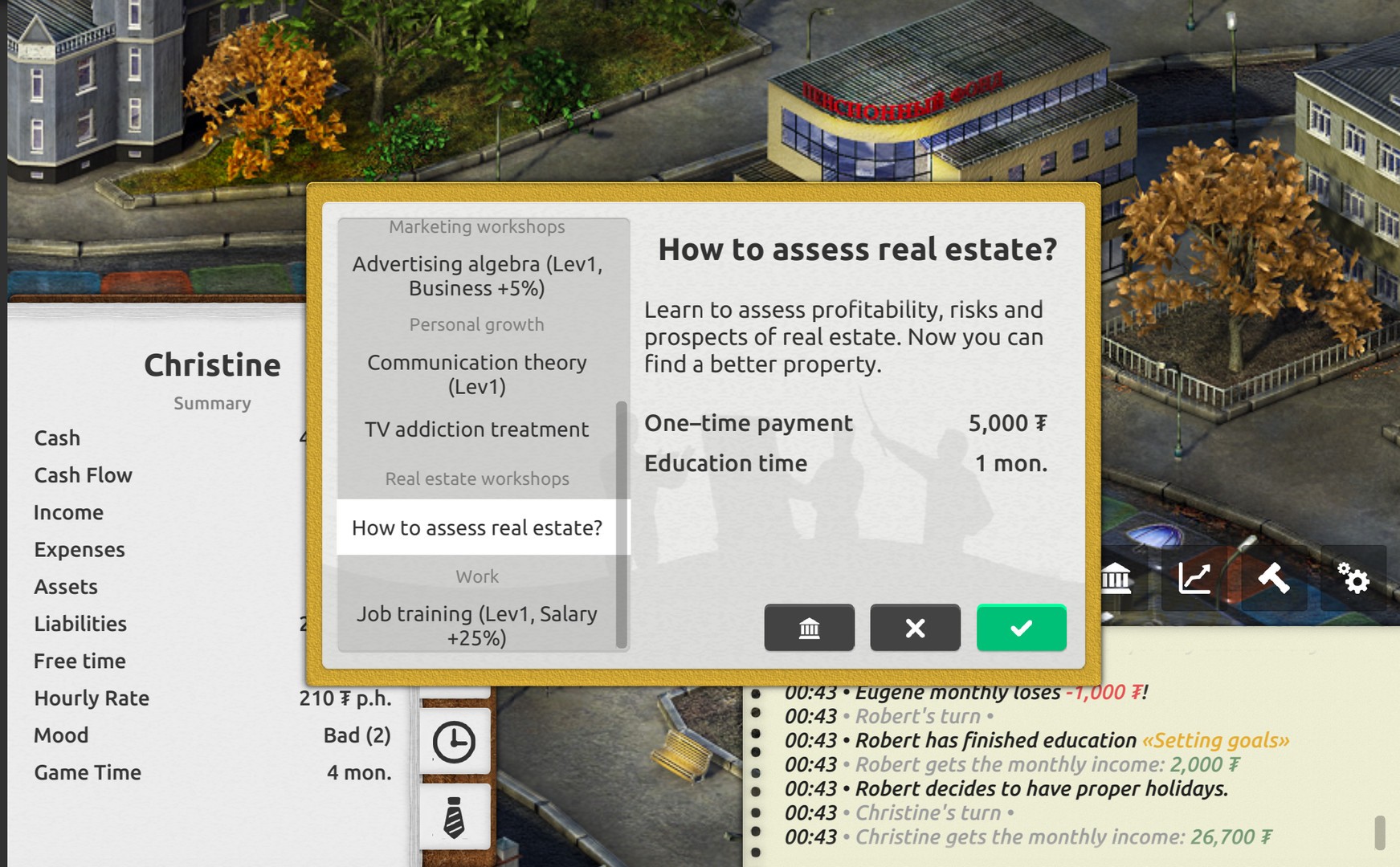This screenshot has height=867, width=1400.
Task: Open the settings gear icon
Action: click(1356, 578)
